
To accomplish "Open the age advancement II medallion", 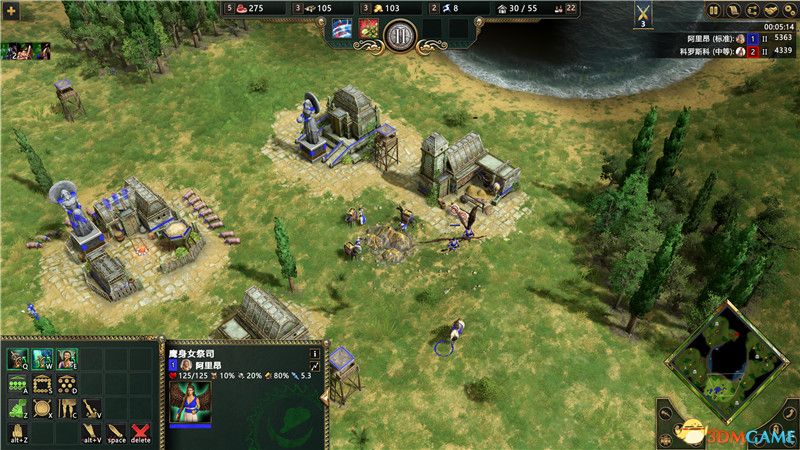I will 400,35.
